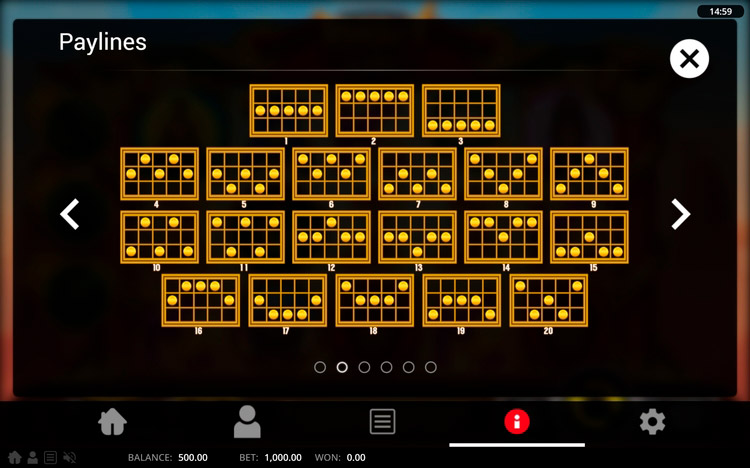
Task: Jump to the last page indicator dot
Action: [x=431, y=367]
